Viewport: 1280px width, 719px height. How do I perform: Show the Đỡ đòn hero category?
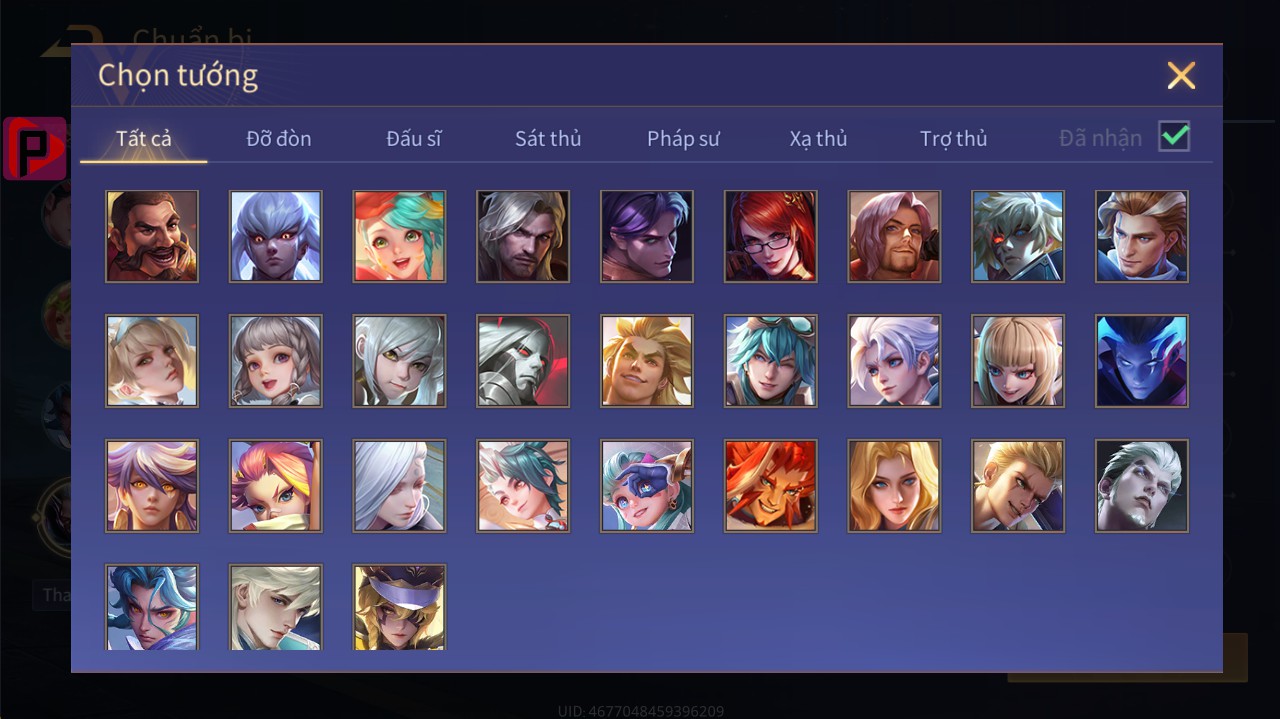pos(279,138)
